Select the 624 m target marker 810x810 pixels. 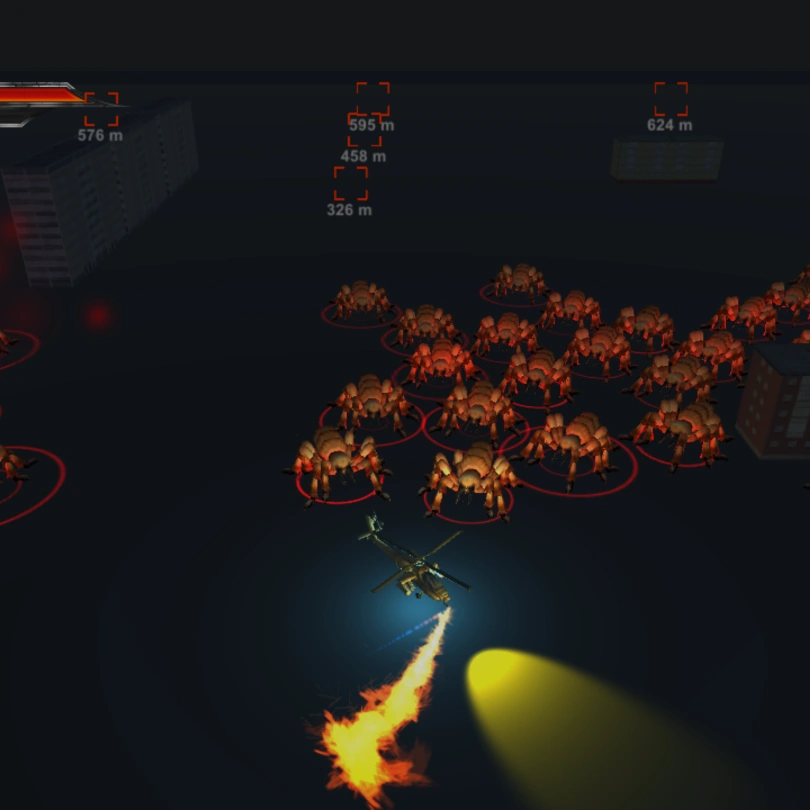click(x=671, y=99)
